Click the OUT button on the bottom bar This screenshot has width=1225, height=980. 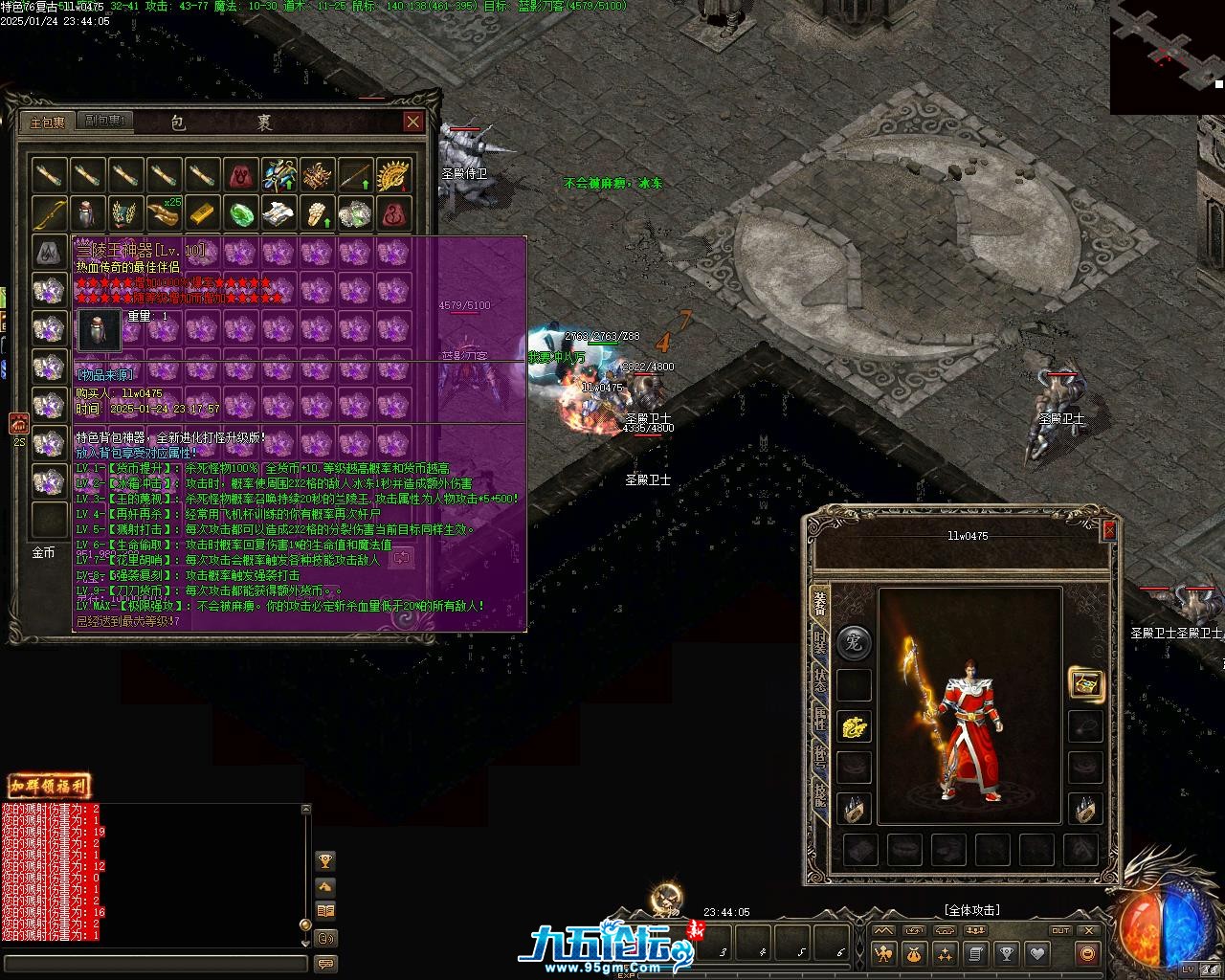[1060, 930]
